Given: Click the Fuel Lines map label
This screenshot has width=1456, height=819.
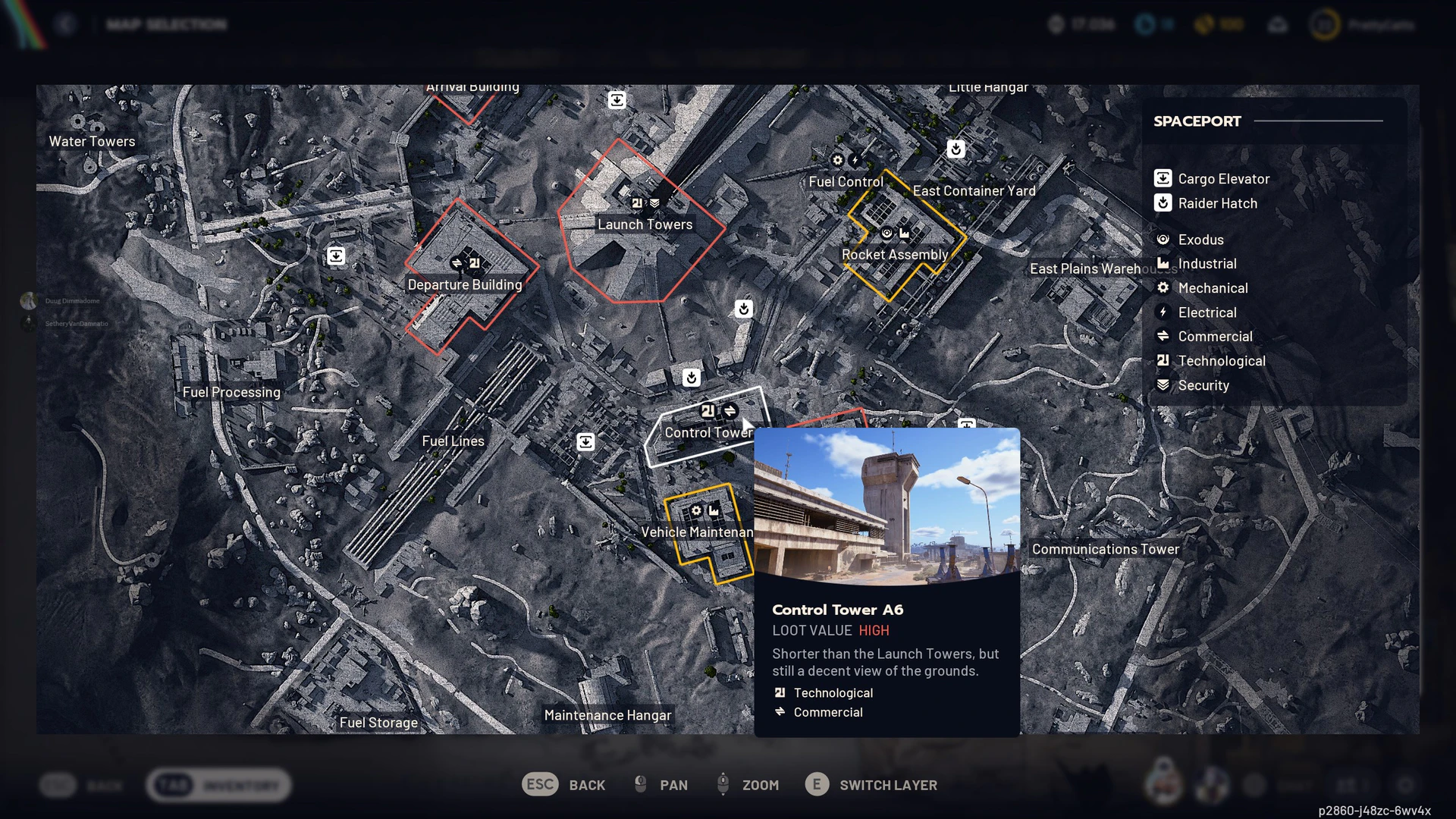Looking at the screenshot, I should (453, 441).
